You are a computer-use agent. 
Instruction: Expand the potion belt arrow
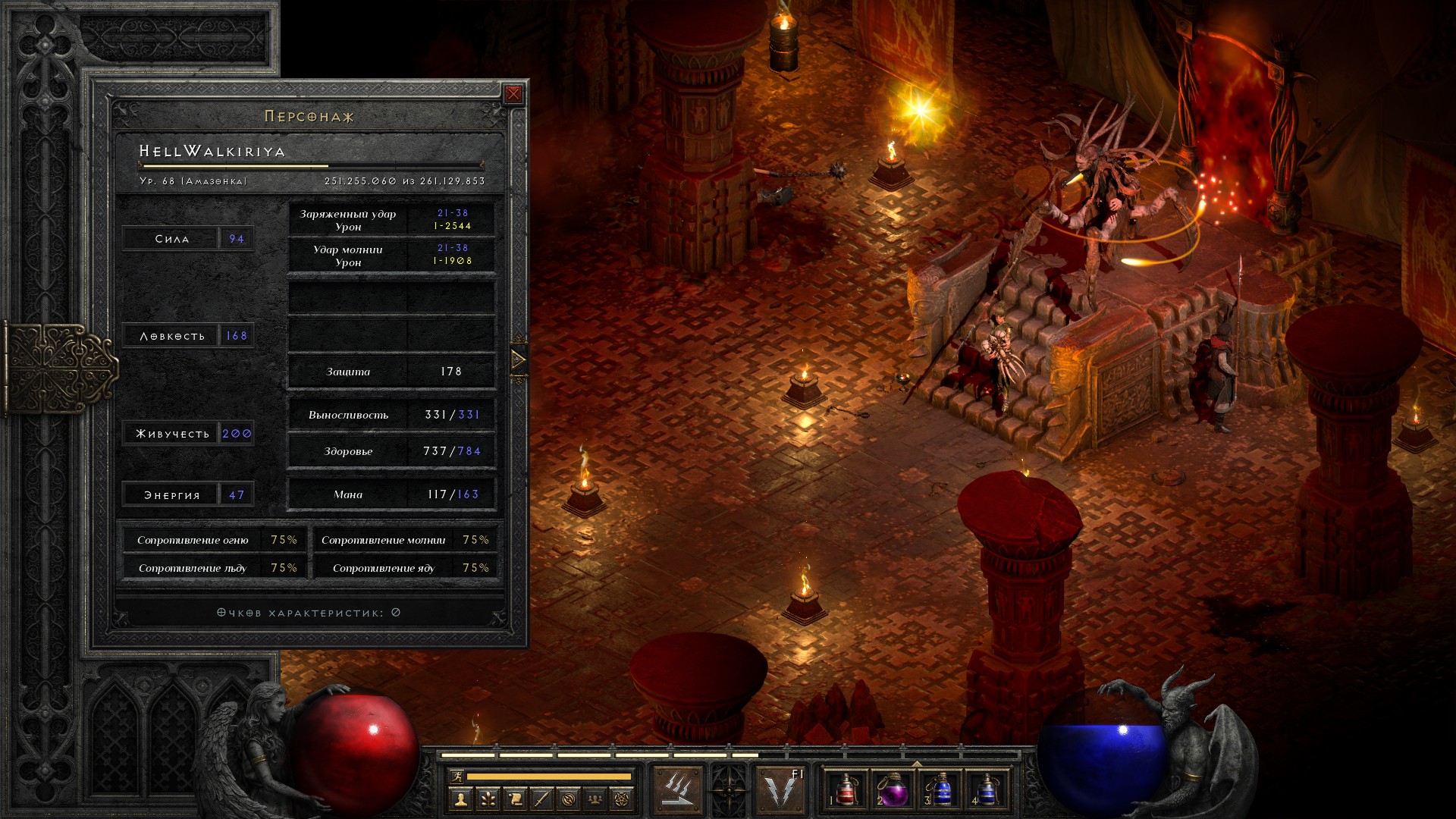pos(916,764)
